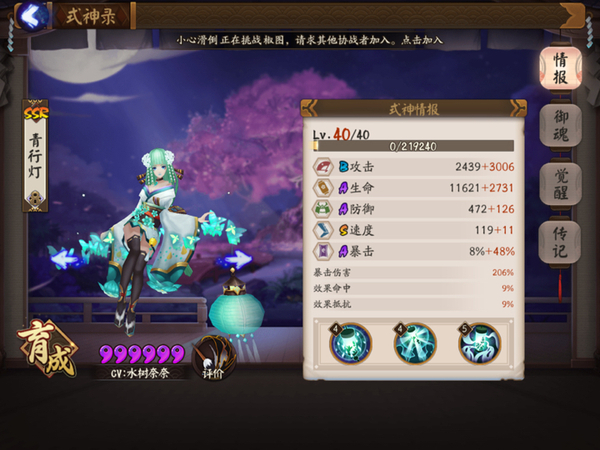
Task: Select the 觉醒 tab
Action: [561, 183]
